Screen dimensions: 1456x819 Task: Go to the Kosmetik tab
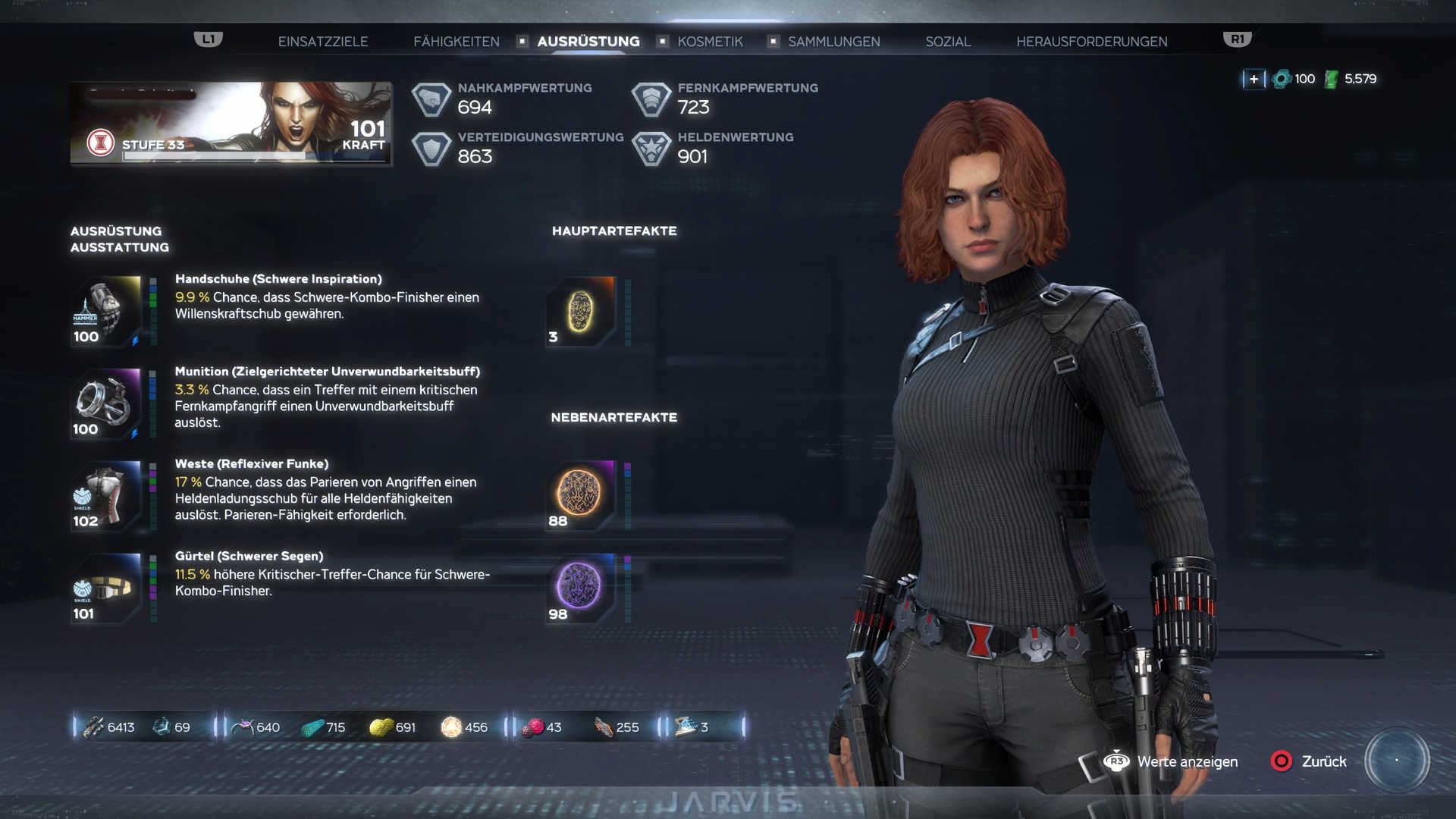710,42
